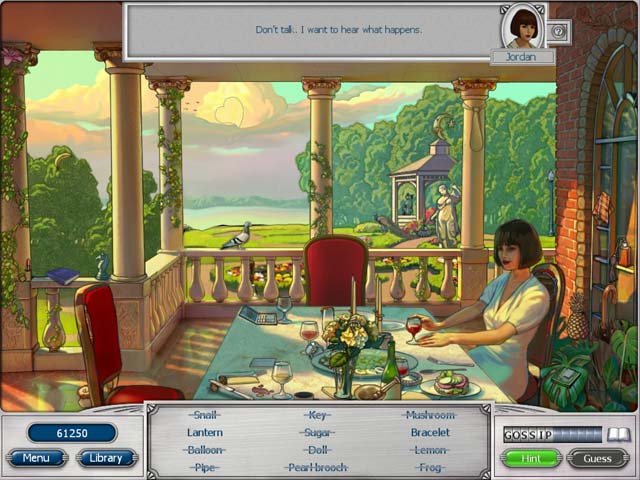Open the Menu button
The height and width of the screenshot is (480, 640).
(x=37, y=458)
